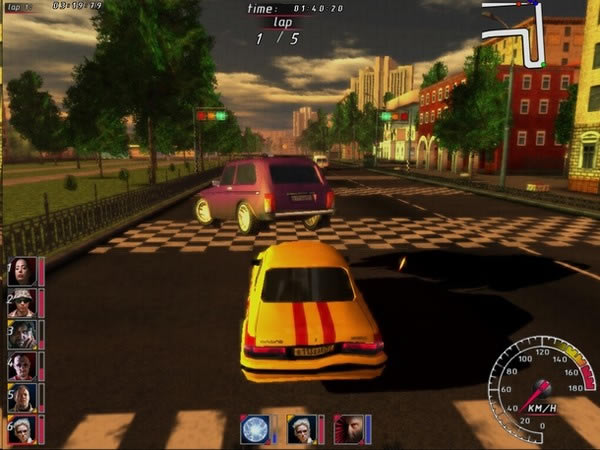Click the red-faced bearded character icon
Viewport: 600px width, 450px height.
pyautogui.click(x=347, y=429)
